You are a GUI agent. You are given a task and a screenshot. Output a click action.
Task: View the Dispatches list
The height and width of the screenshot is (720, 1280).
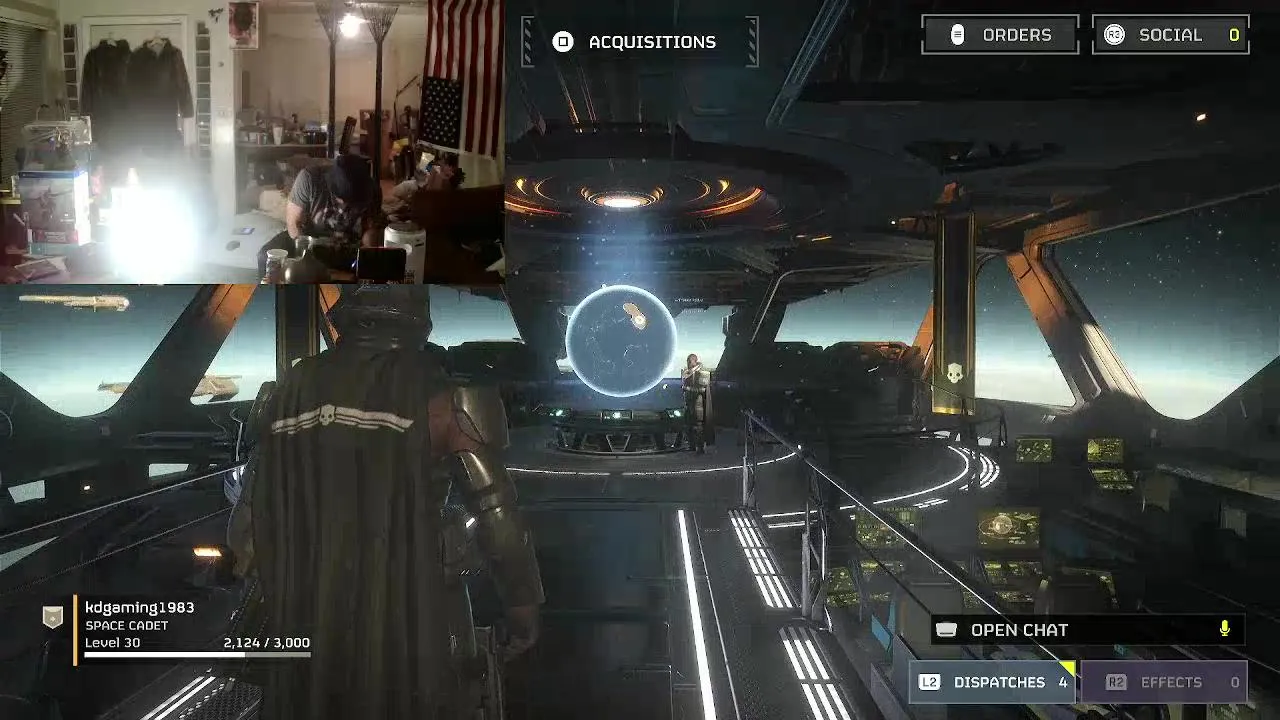point(993,682)
